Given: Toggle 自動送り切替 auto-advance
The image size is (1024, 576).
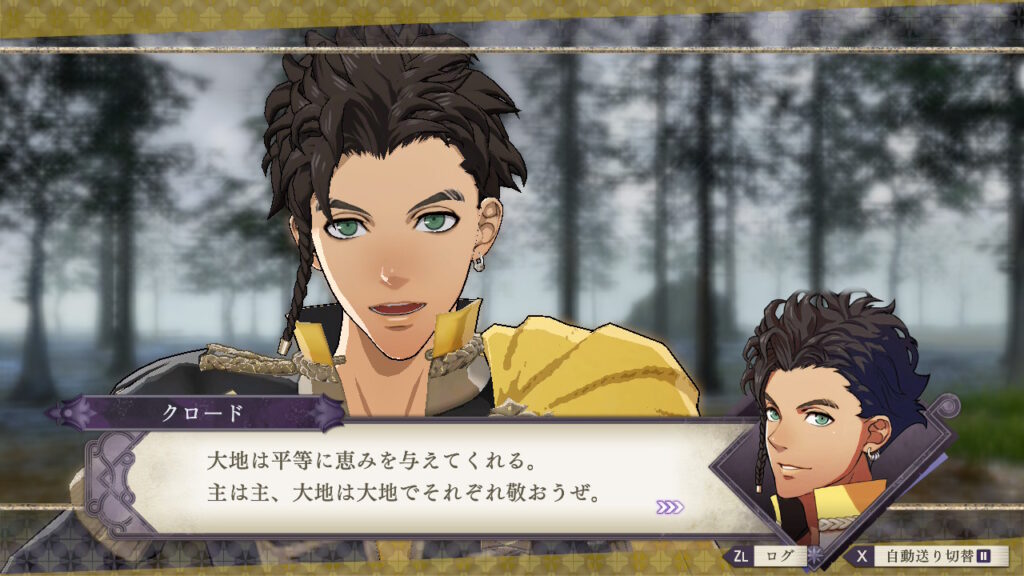Looking at the screenshot, I should click(x=930, y=555).
